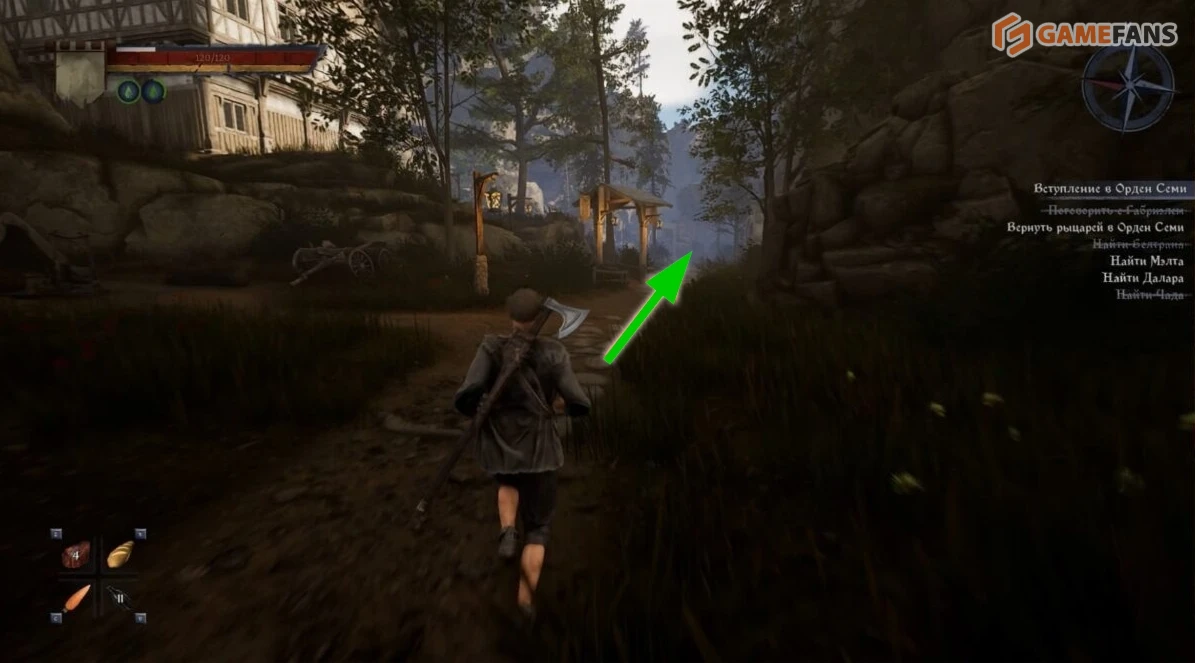Open the GameFans watermark logo

[1083, 36]
